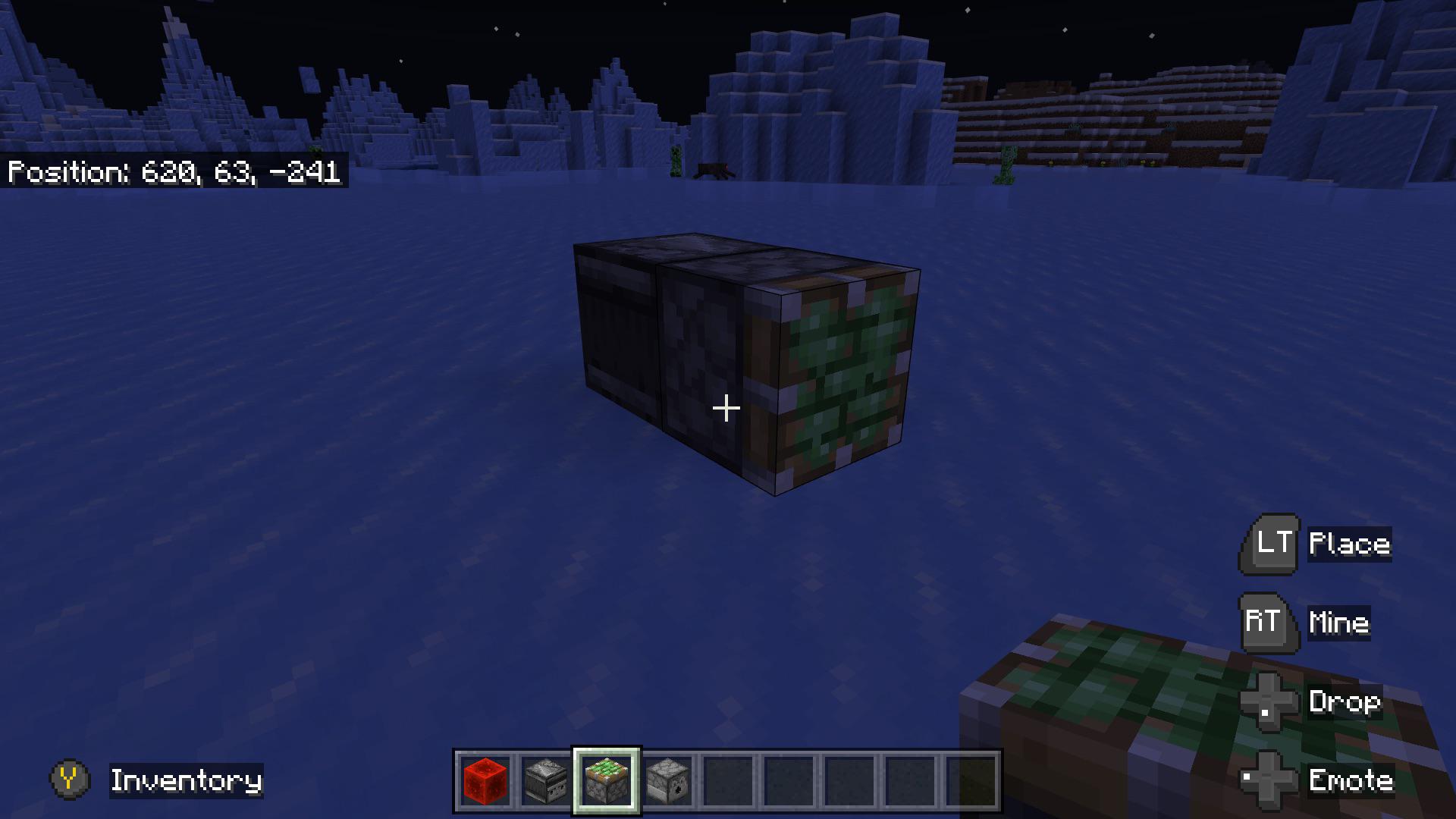
Task: Click the first empty hotbar slot
Action: pyautogui.click(x=727, y=781)
